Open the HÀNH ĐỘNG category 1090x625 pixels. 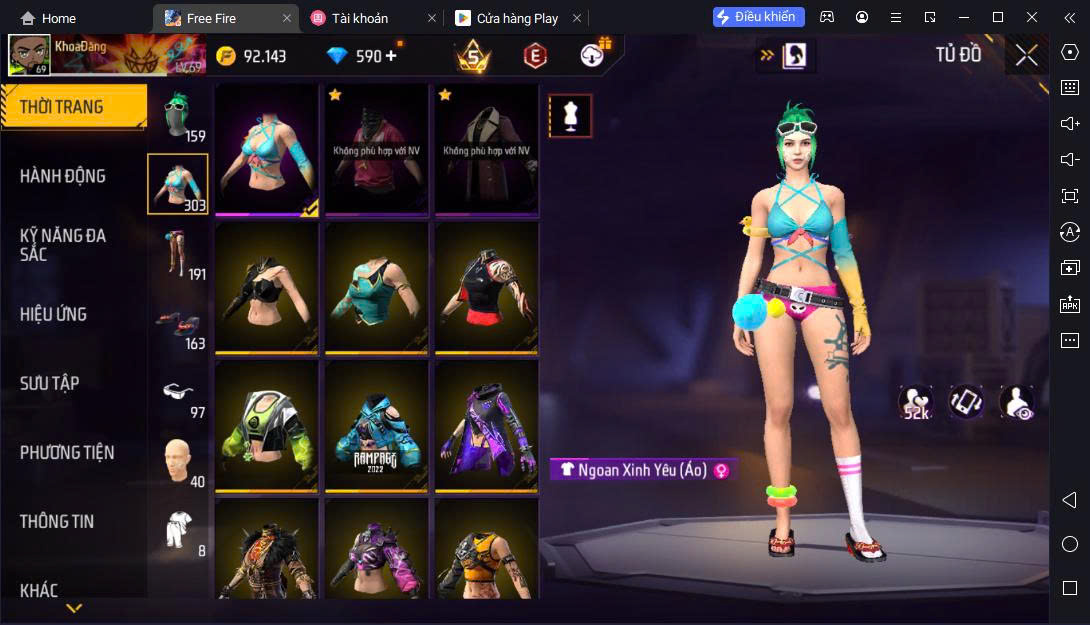(x=62, y=176)
